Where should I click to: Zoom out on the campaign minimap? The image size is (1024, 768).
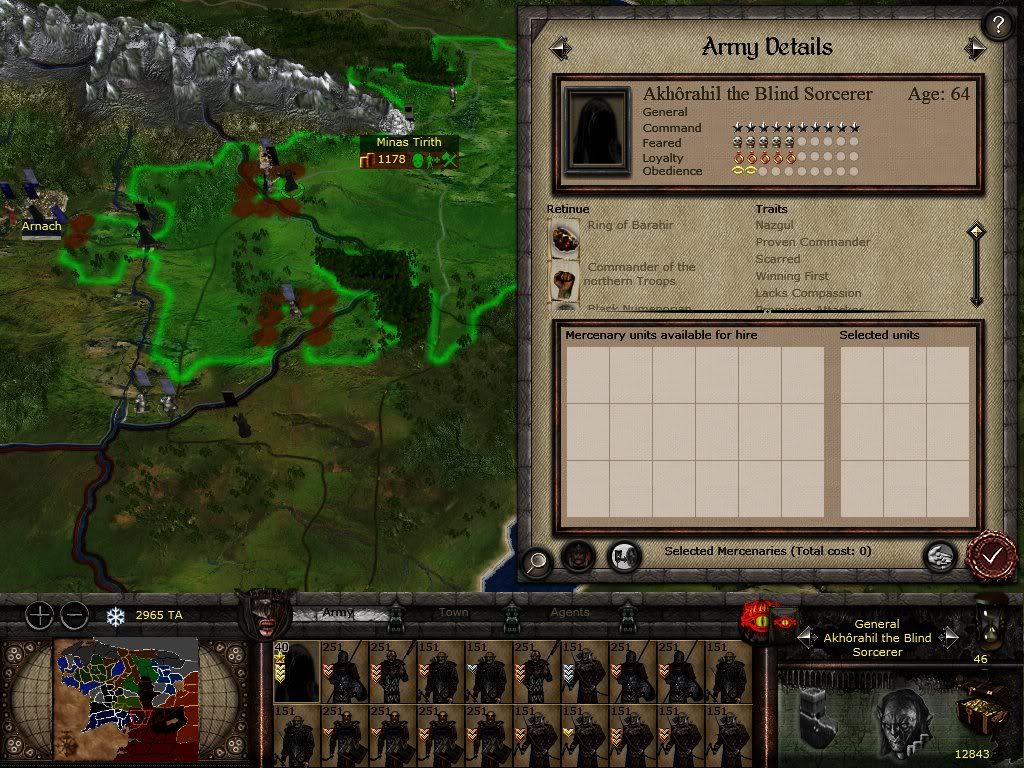[x=73, y=615]
